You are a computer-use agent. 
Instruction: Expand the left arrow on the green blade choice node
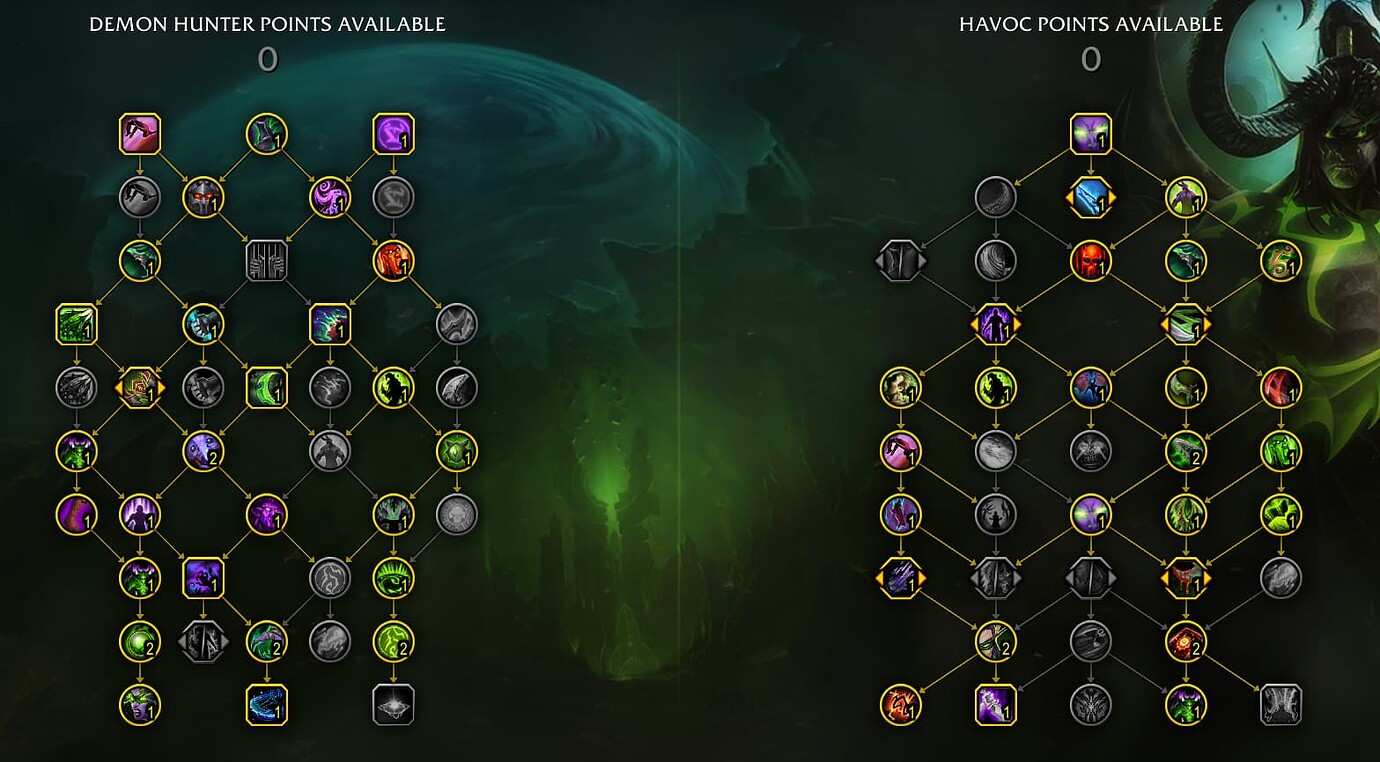pyautogui.click(x=1164, y=325)
